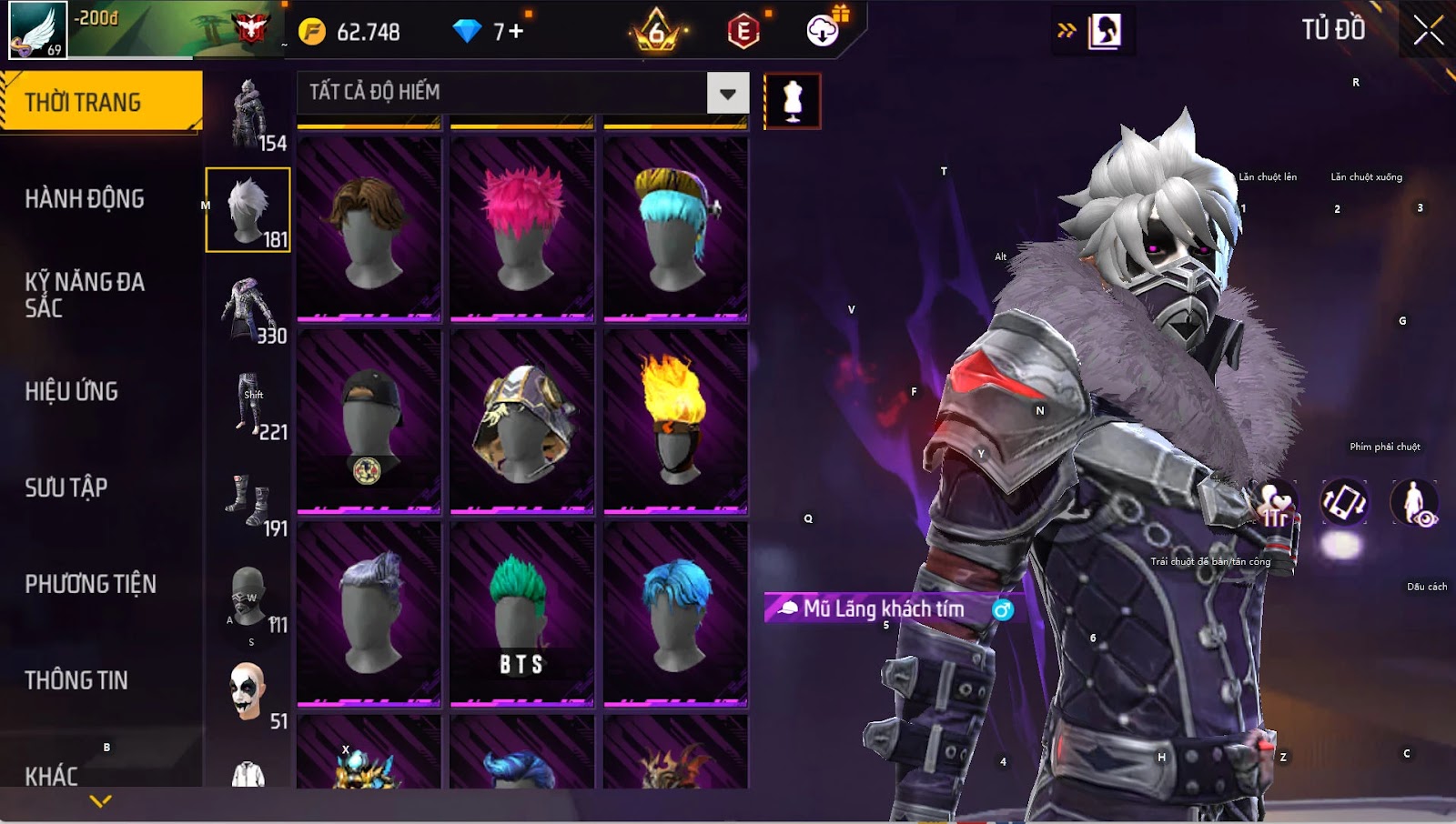The height and width of the screenshot is (824, 1456).
Task: Open the Tất Cả Độ Hiếm rarity dropdown
Action: click(x=727, y=93)
